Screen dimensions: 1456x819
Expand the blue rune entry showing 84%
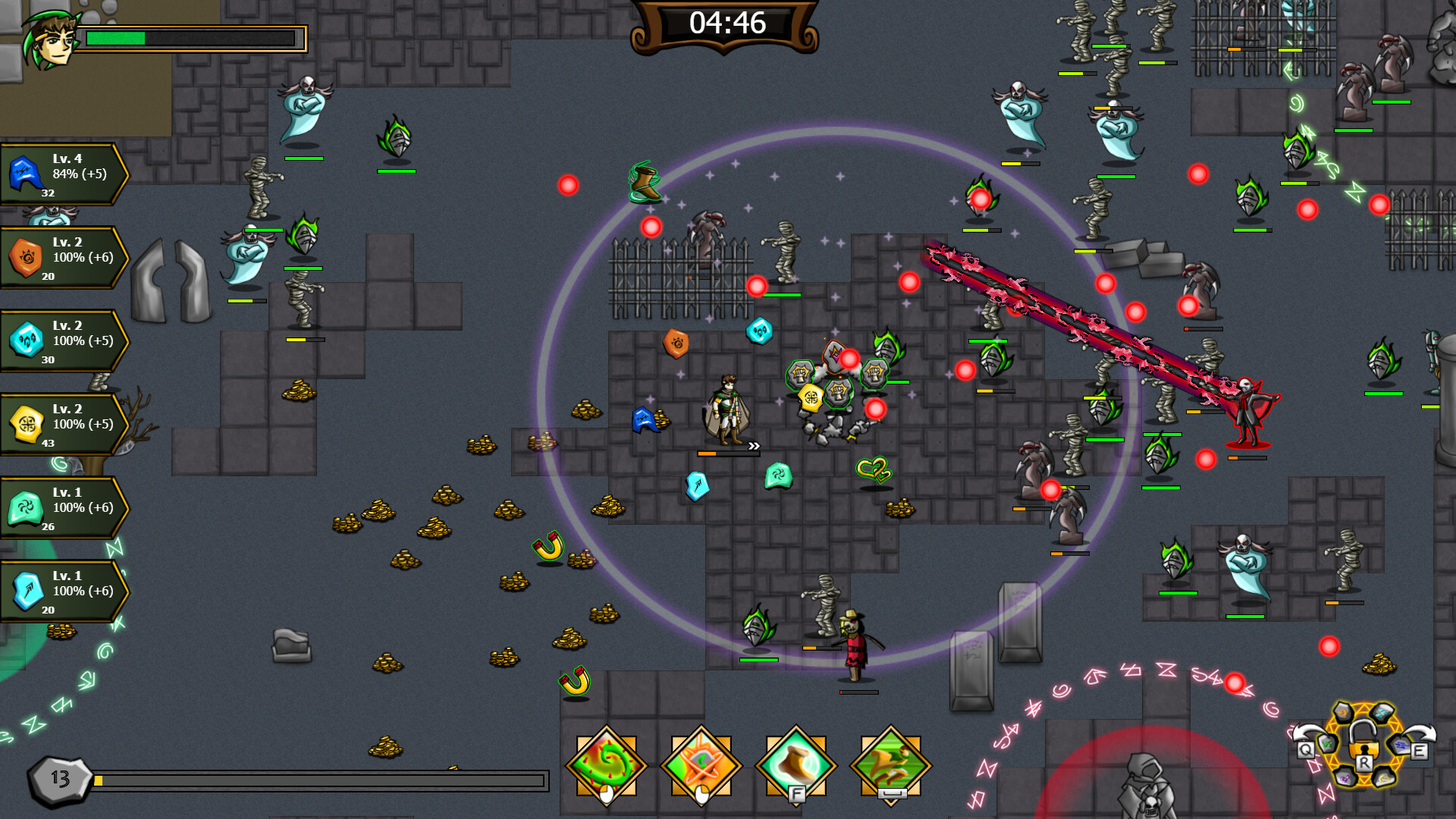click(x=61, y=173)
